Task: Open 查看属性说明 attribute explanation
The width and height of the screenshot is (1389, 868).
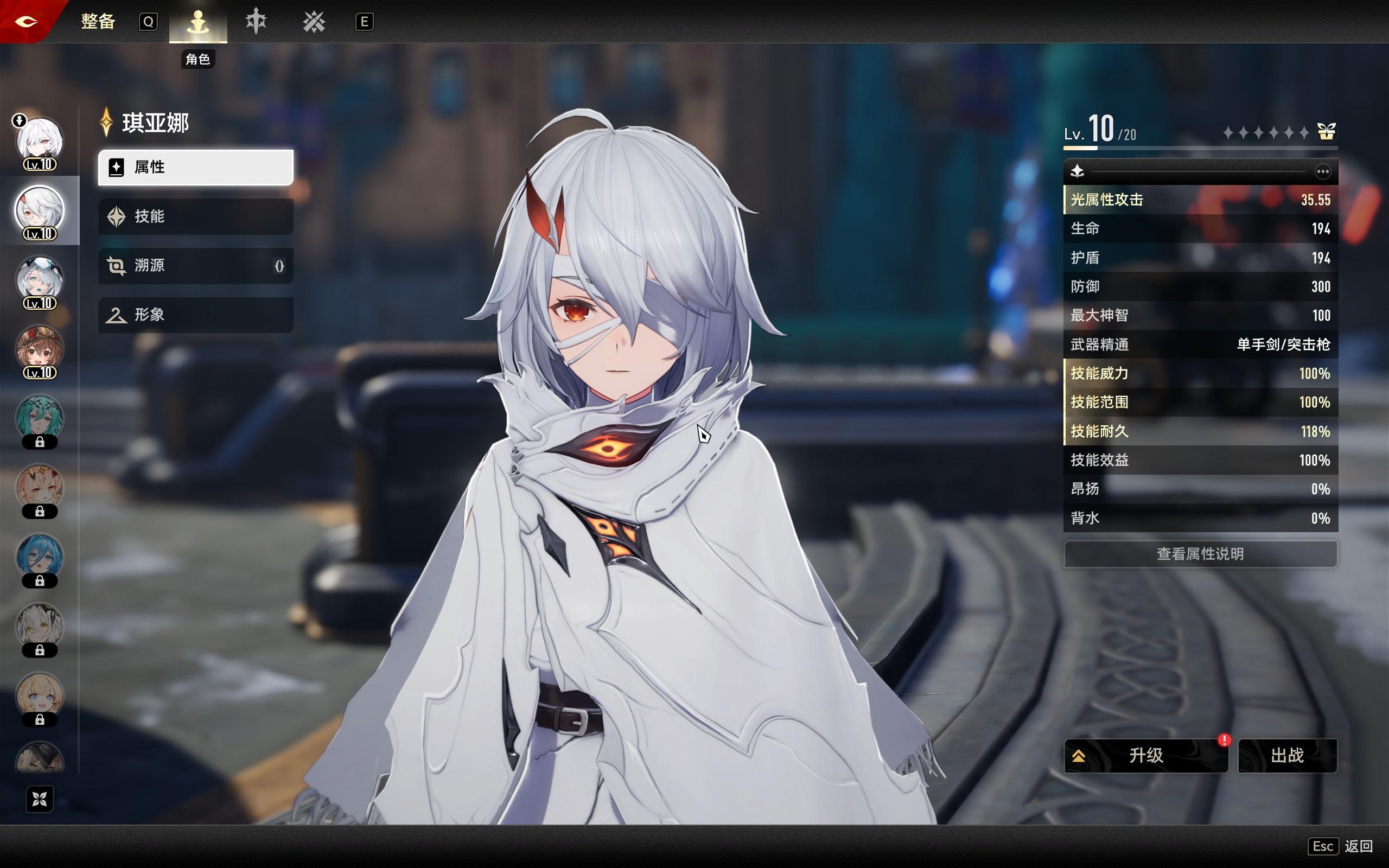Action: tap(1200, 554)
